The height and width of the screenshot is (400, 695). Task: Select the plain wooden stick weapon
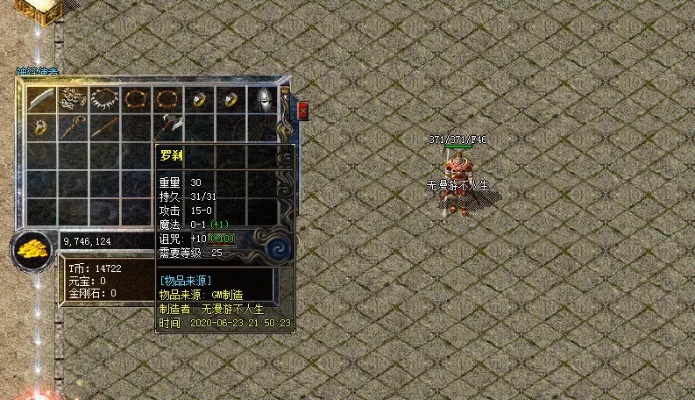click(x=103, y=128)
